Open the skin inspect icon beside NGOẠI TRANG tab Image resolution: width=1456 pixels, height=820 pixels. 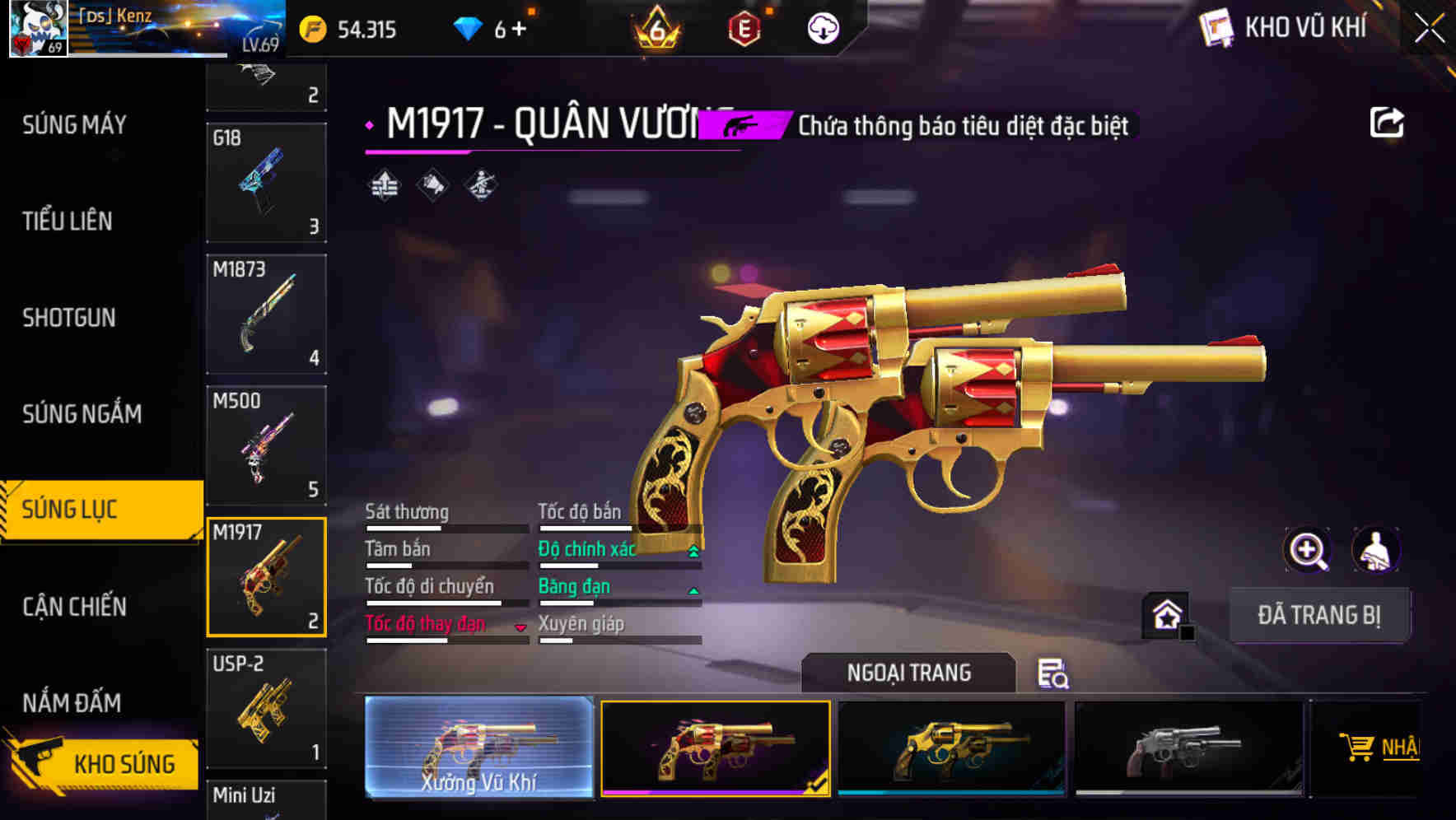coord(1053,673)
